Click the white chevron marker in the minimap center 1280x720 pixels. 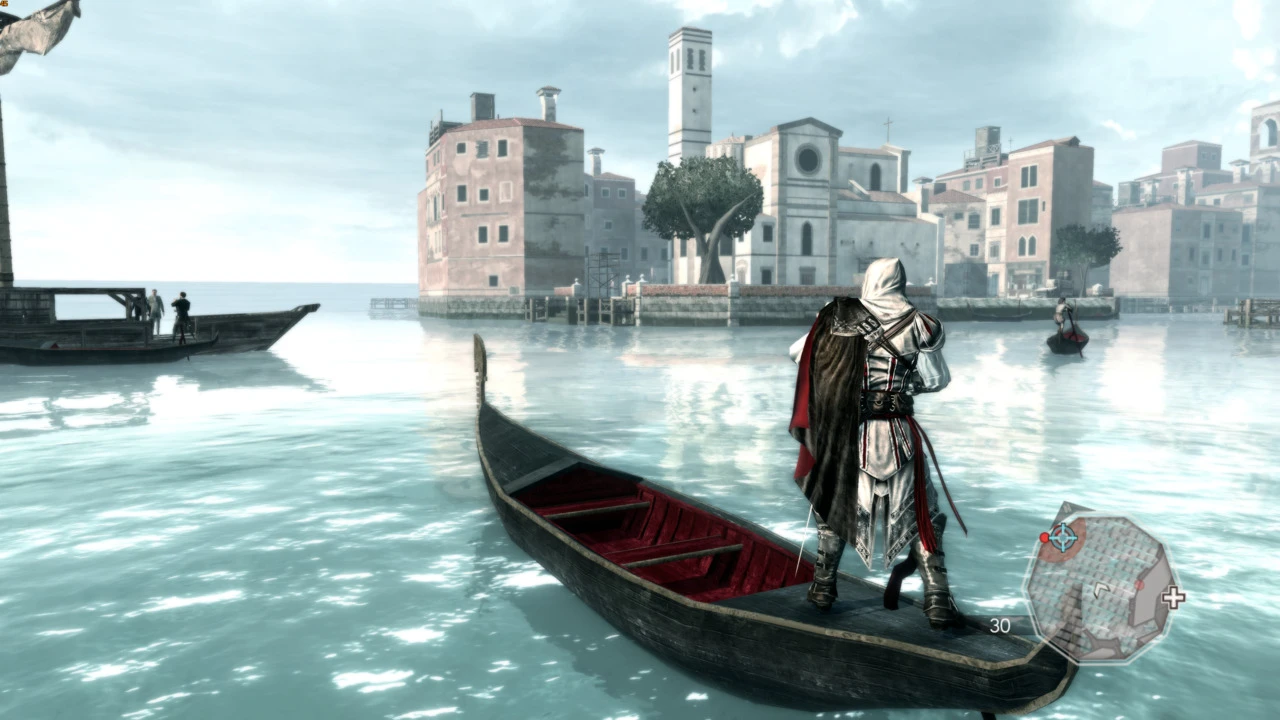(1102, 589)
